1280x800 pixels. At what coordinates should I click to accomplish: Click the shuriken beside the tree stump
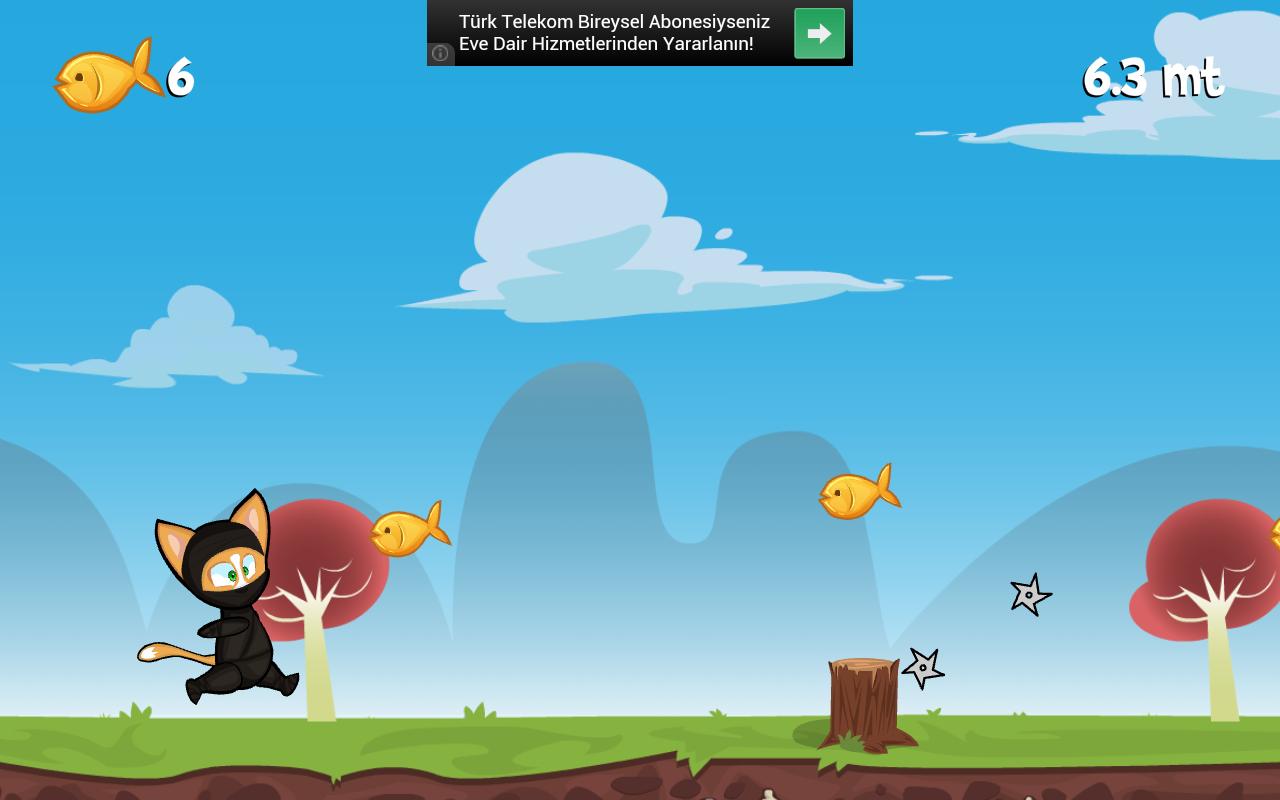[924, 667]
